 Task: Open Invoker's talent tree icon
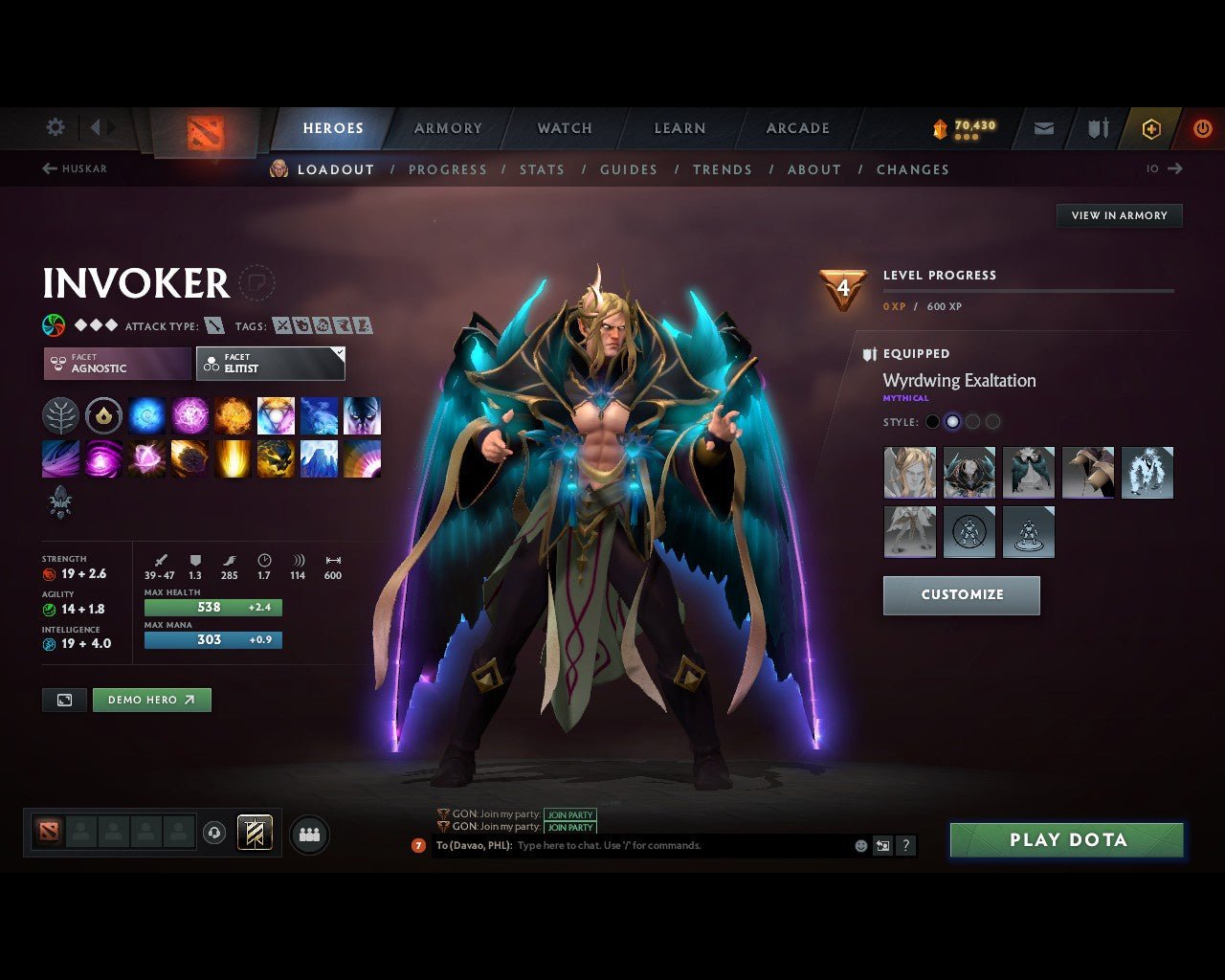pyautogui.click(x=60, y=415)
